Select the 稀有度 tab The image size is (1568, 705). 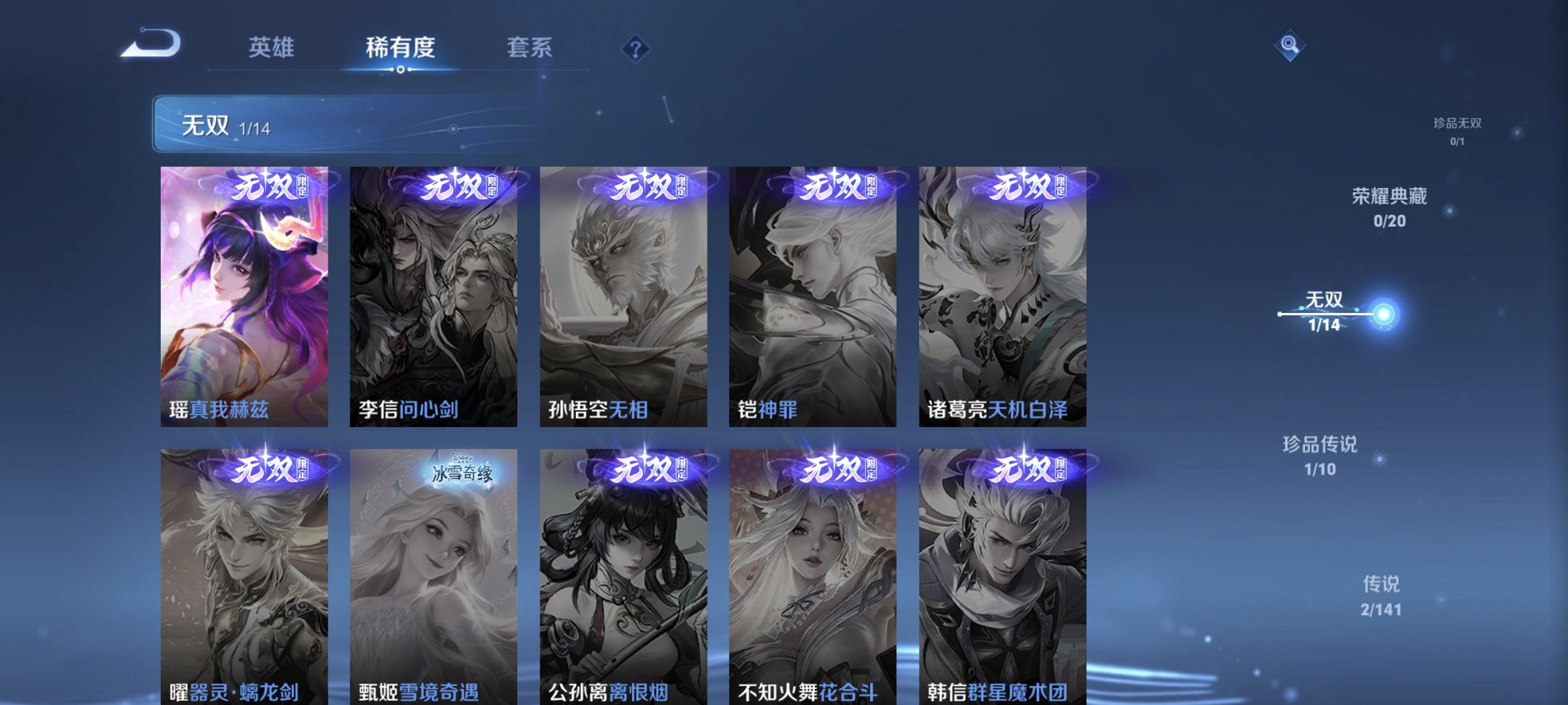401,47
